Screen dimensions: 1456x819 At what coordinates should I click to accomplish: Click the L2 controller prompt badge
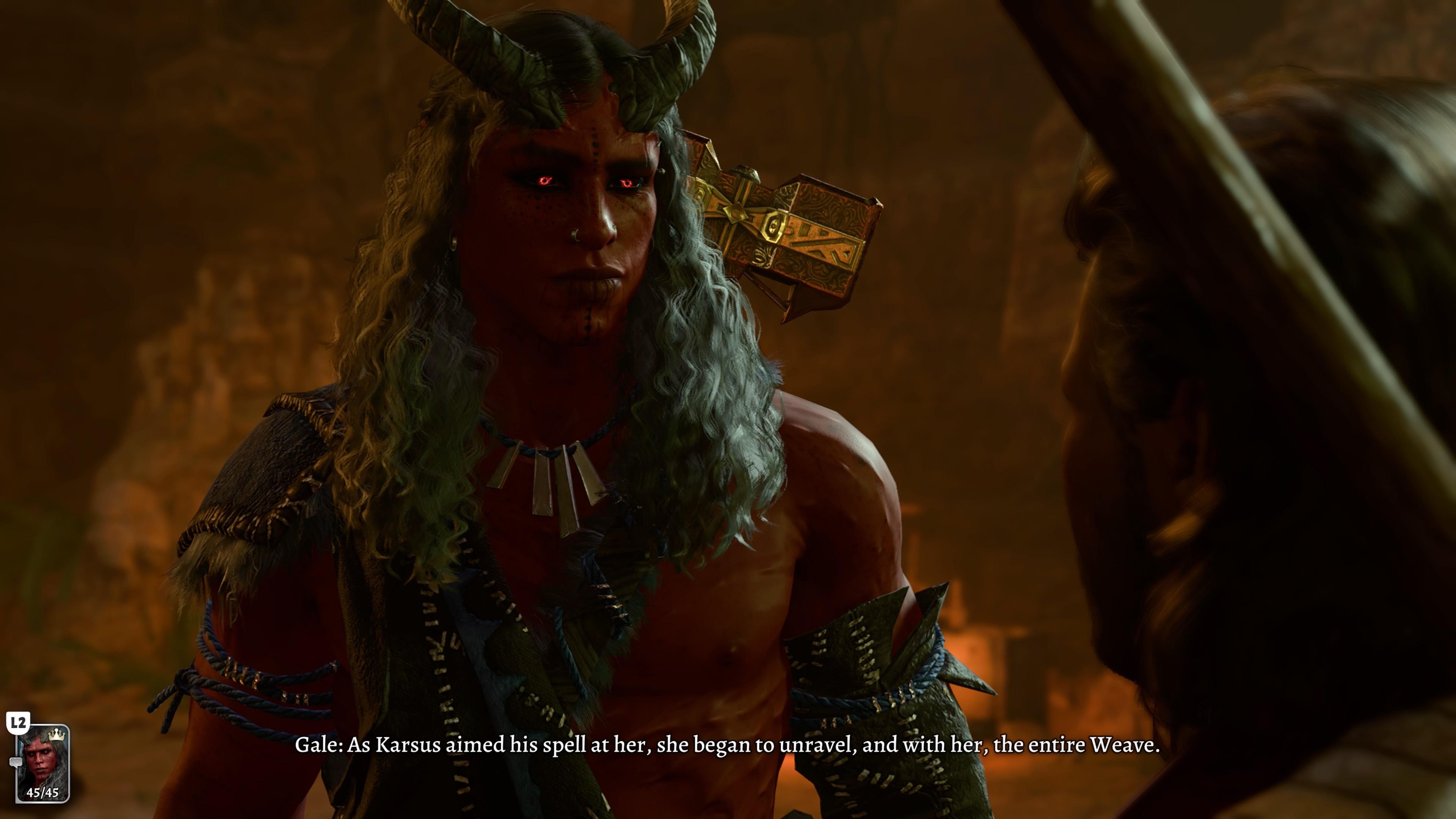point(19,722)
